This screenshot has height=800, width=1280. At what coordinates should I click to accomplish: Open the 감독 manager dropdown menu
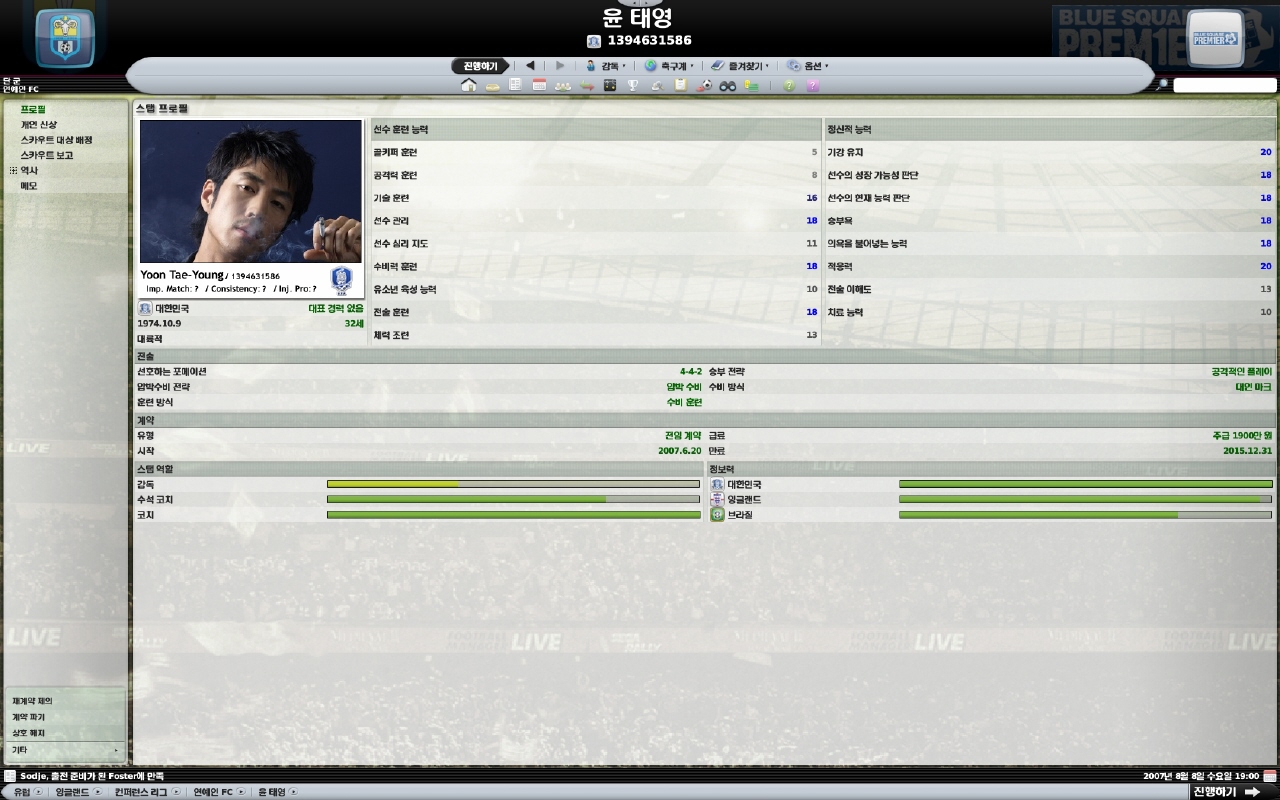(606, 66)
